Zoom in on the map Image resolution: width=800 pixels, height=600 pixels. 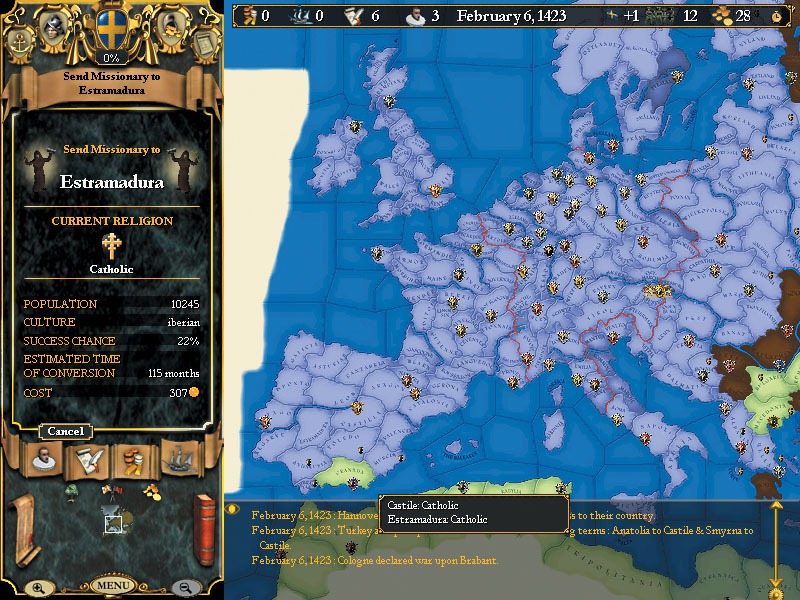[x=38, y=587]
